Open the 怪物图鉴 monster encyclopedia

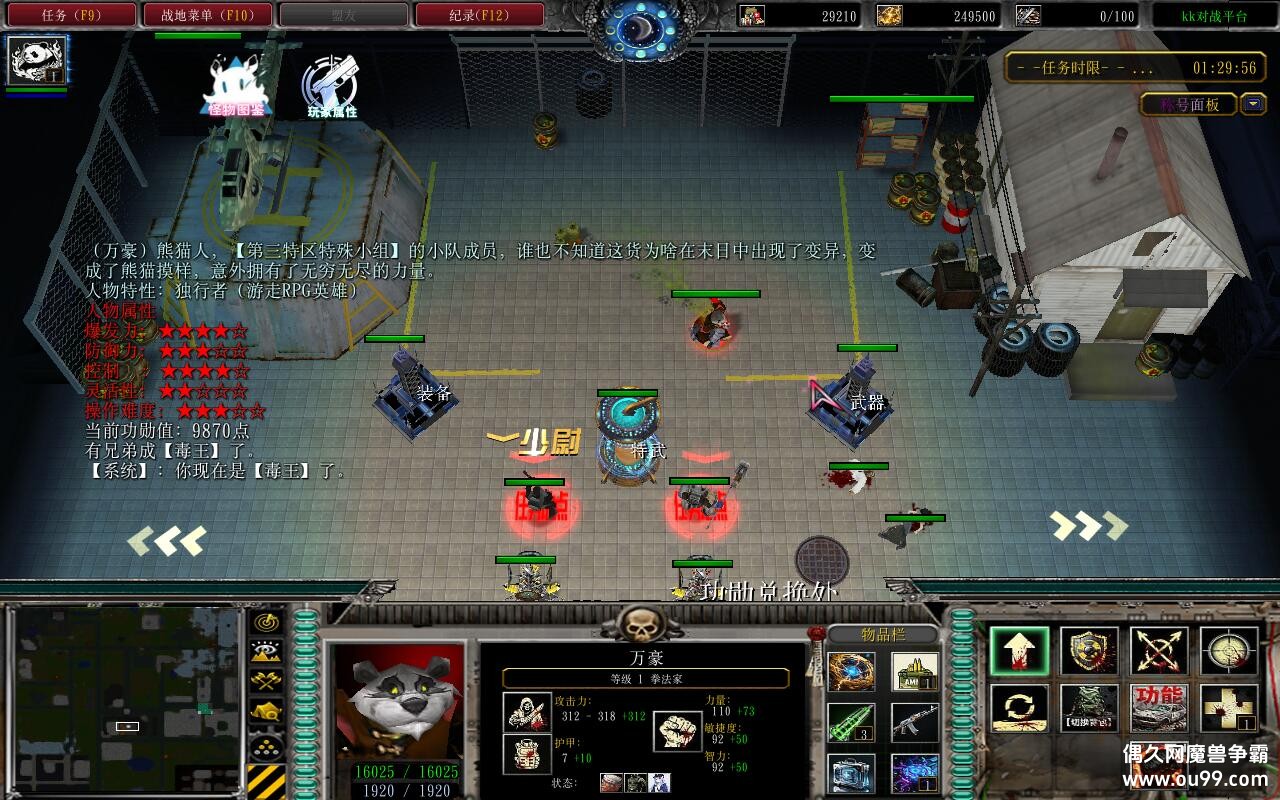pos(236,85)
